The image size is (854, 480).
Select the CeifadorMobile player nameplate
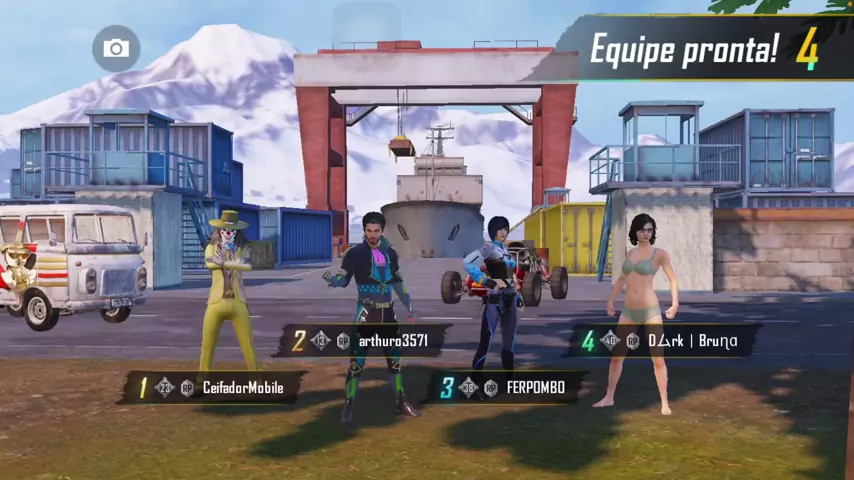[212, 388]
